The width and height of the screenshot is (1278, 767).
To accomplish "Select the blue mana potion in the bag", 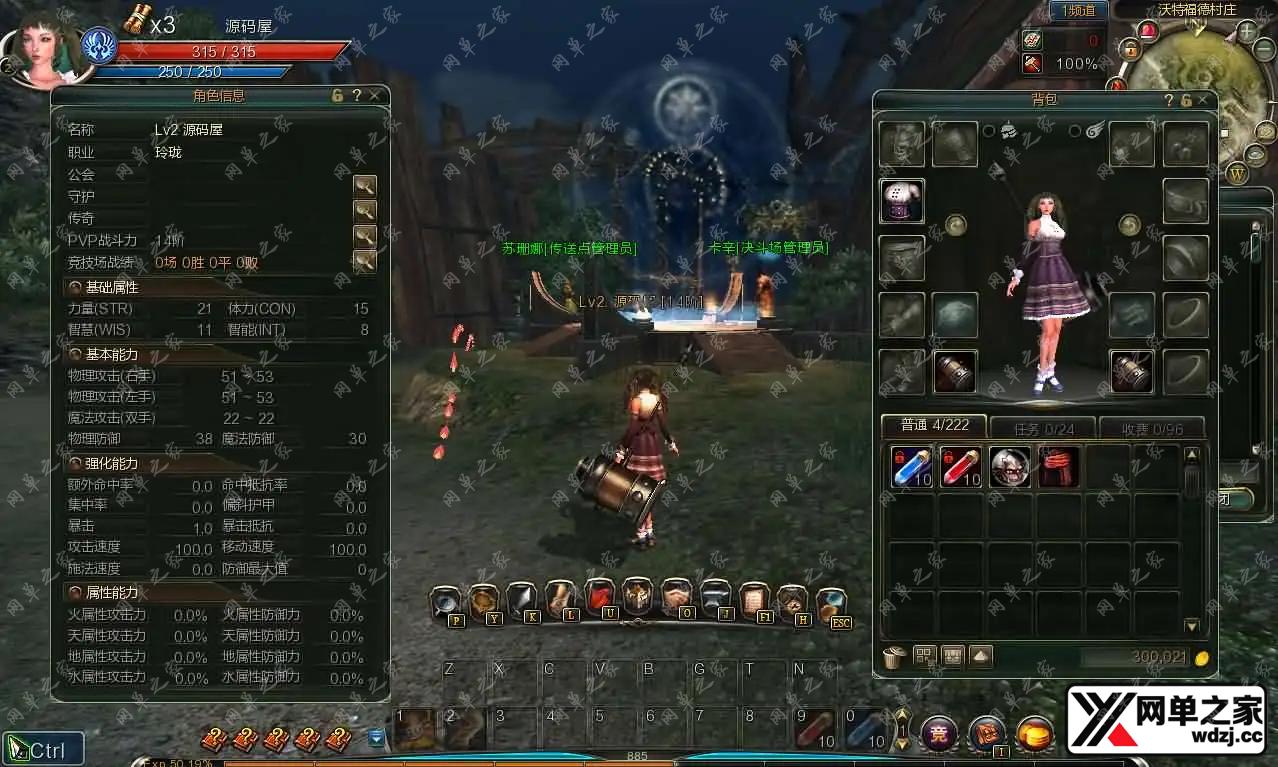I will click(x=912, y=468).
